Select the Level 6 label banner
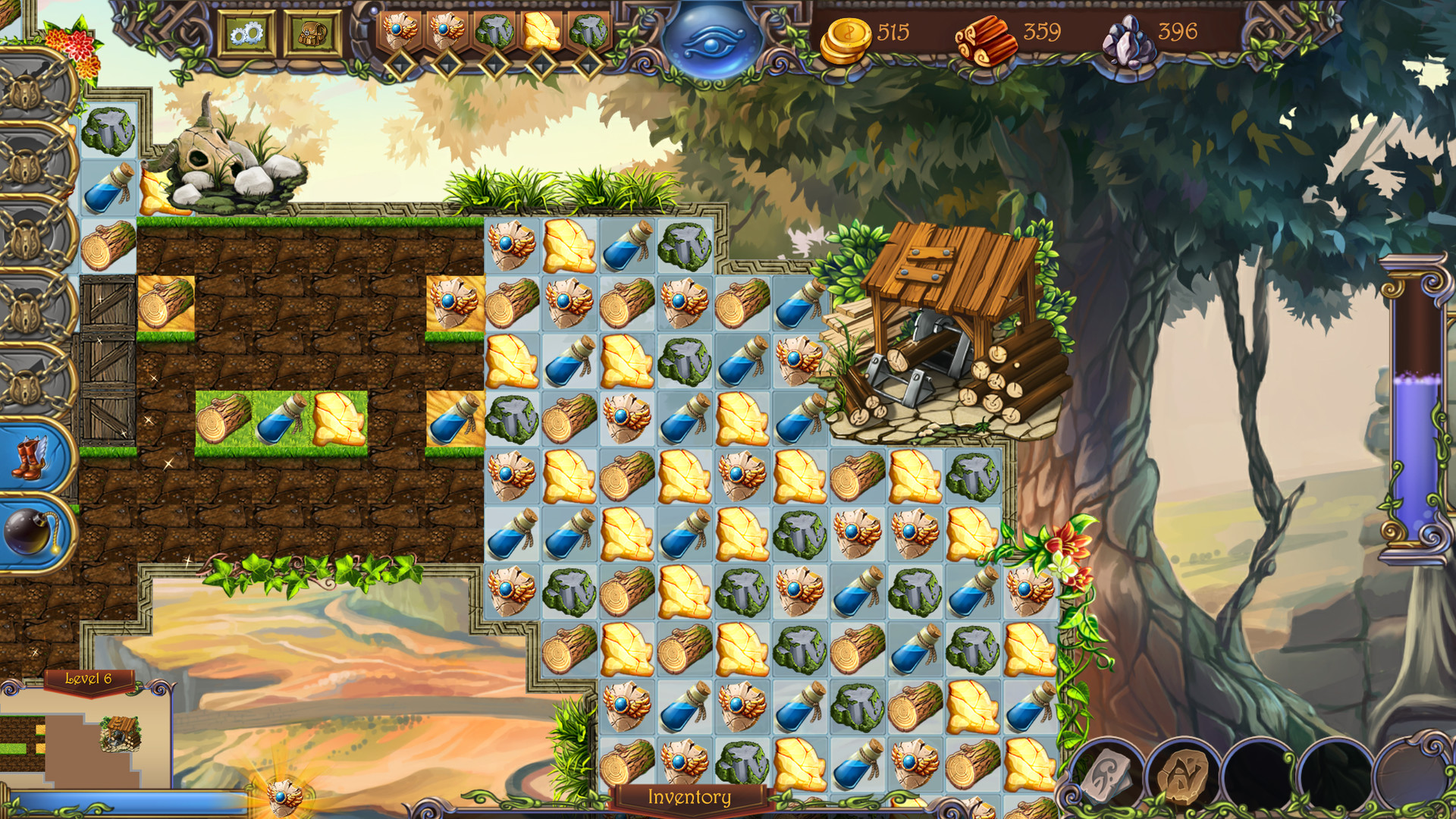This screenshot has width=1456, height=819. tap(89, 679)
